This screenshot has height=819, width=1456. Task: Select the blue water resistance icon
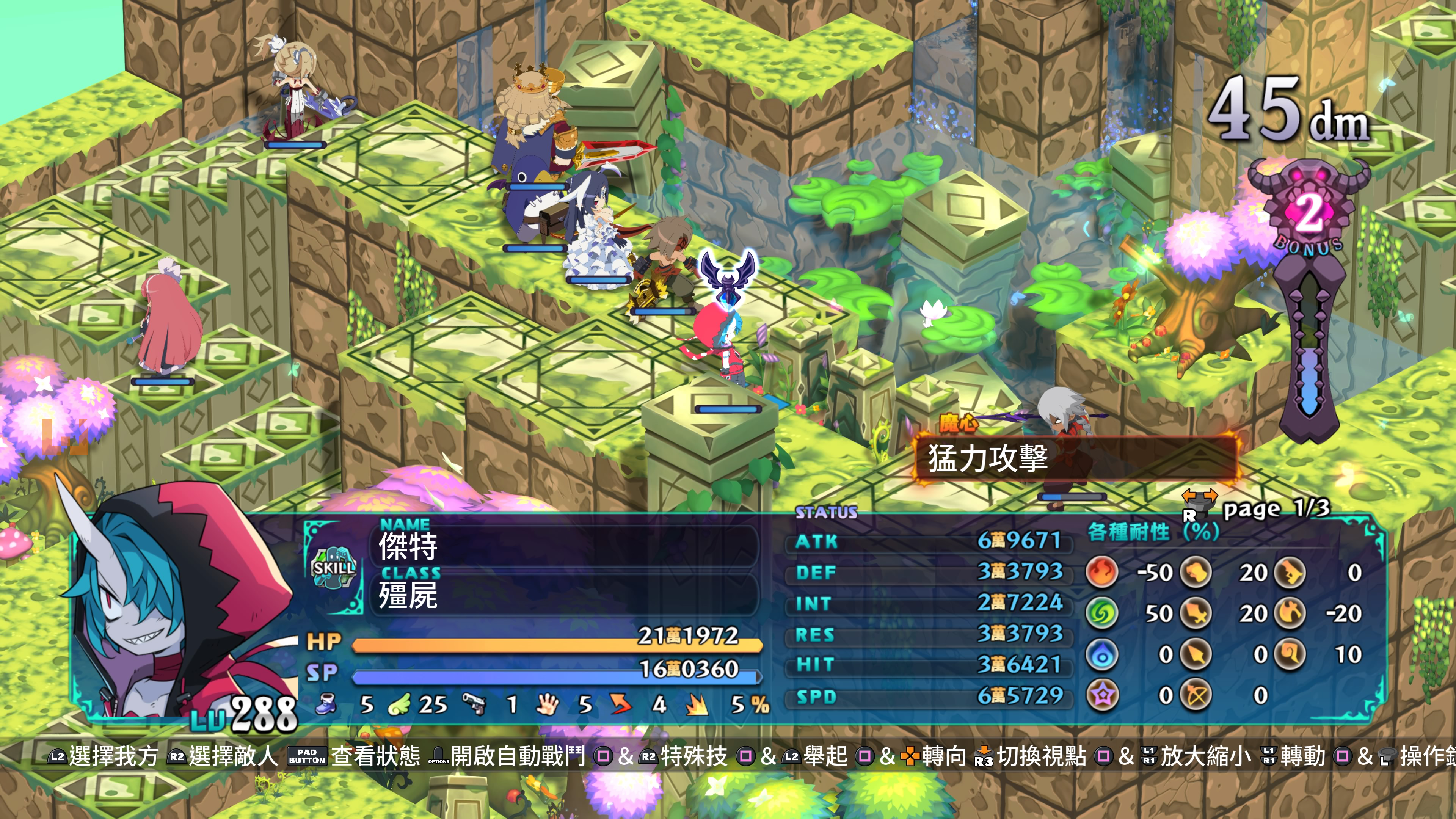coord(1101,654)
